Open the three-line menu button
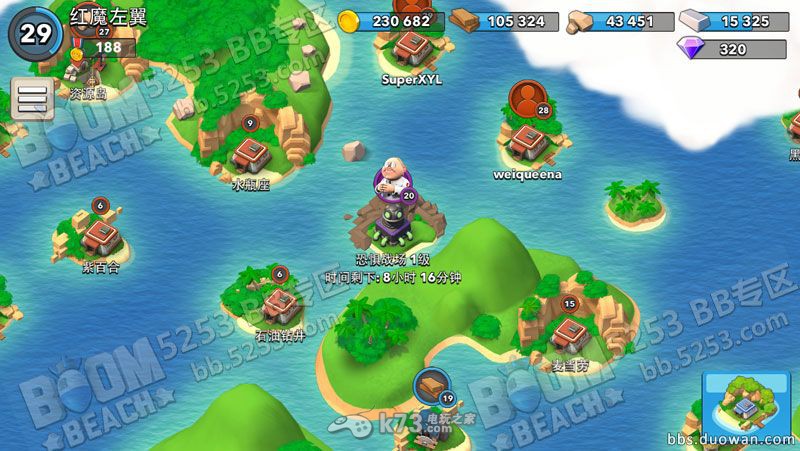Screen dimensions: 800x451 [x=32, y=99]
